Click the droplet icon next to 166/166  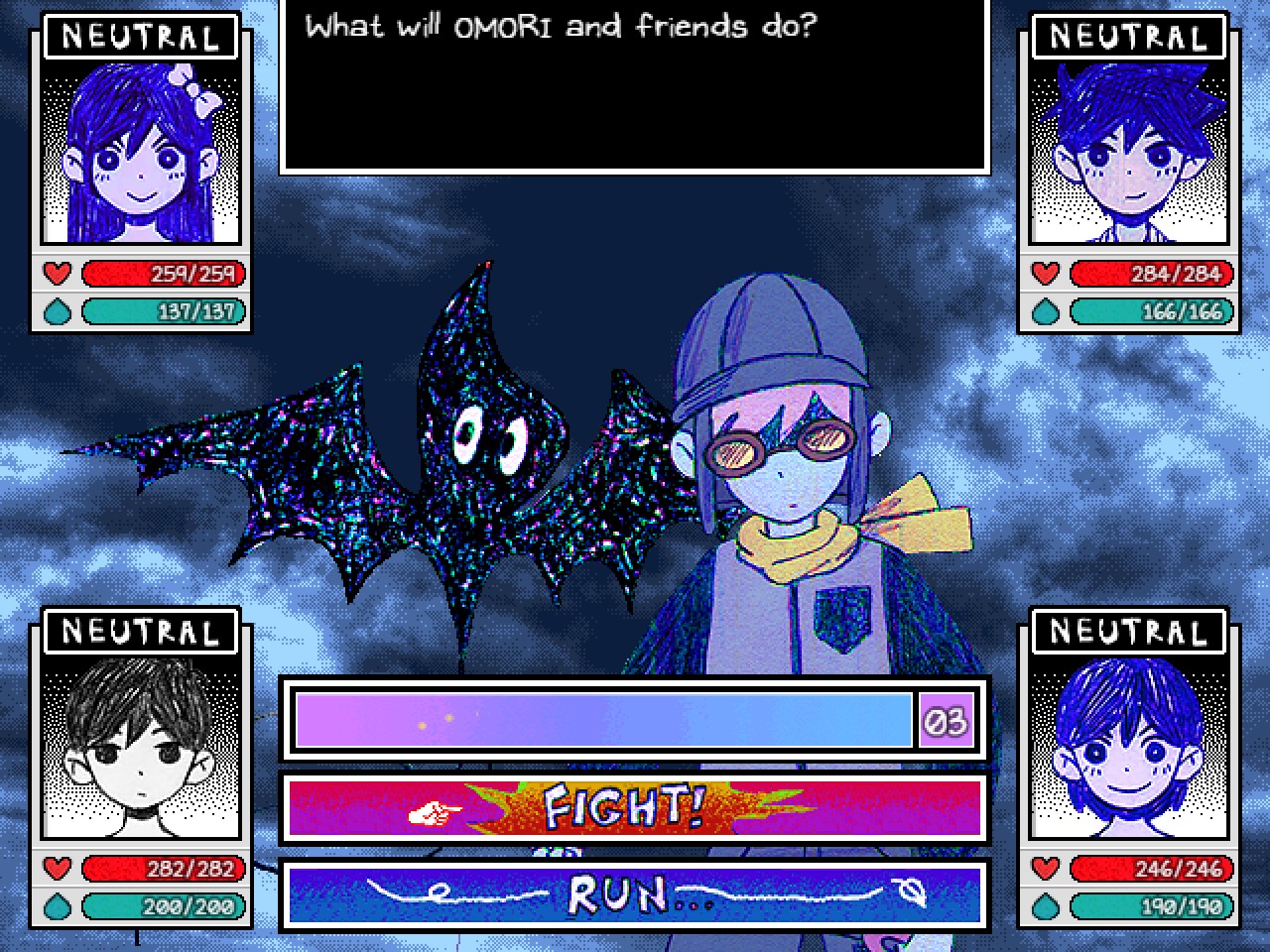tap(1044, 310)
